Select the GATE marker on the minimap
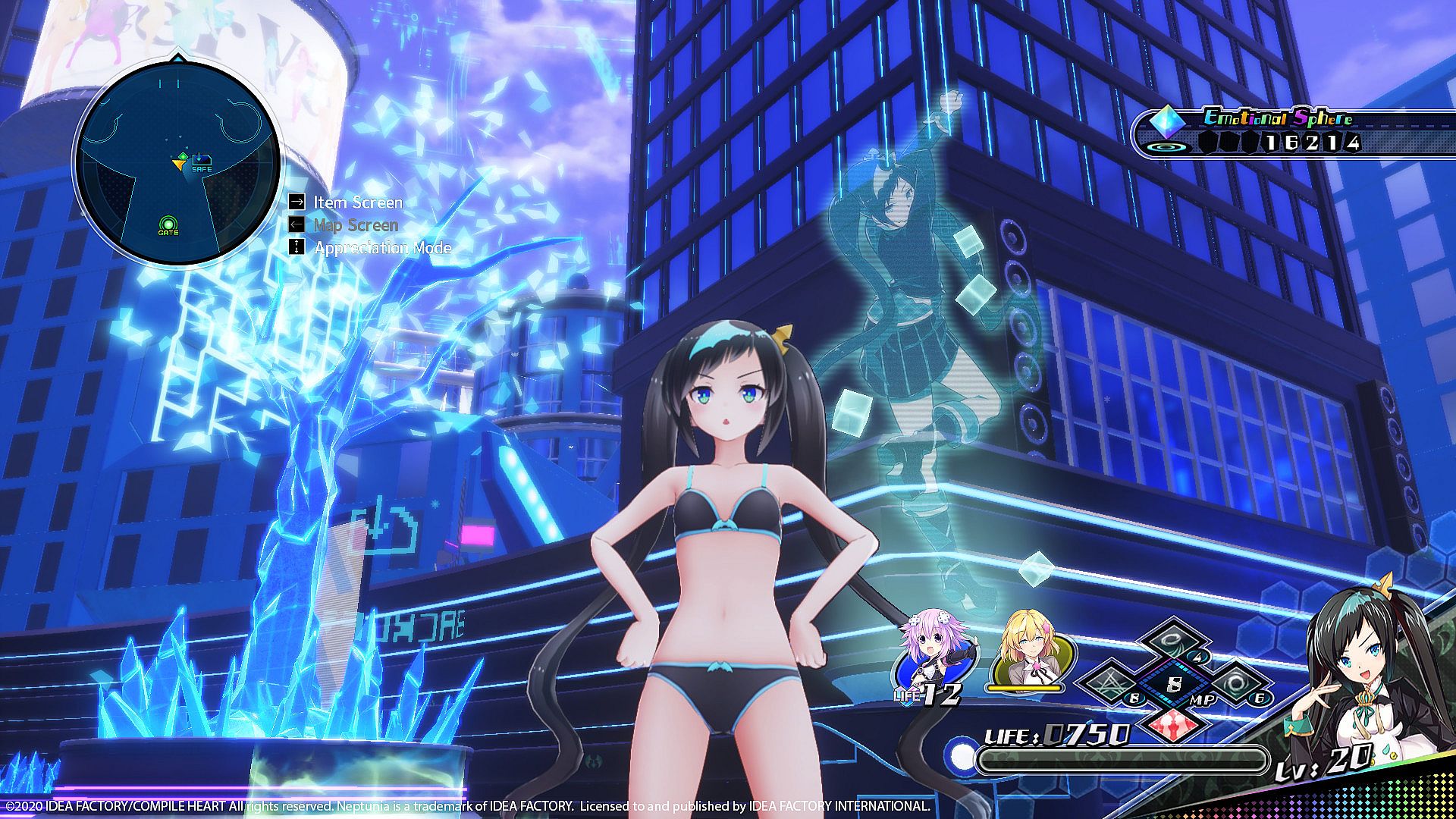Viewport: 1456px width, 819px height. click(168, 225)
